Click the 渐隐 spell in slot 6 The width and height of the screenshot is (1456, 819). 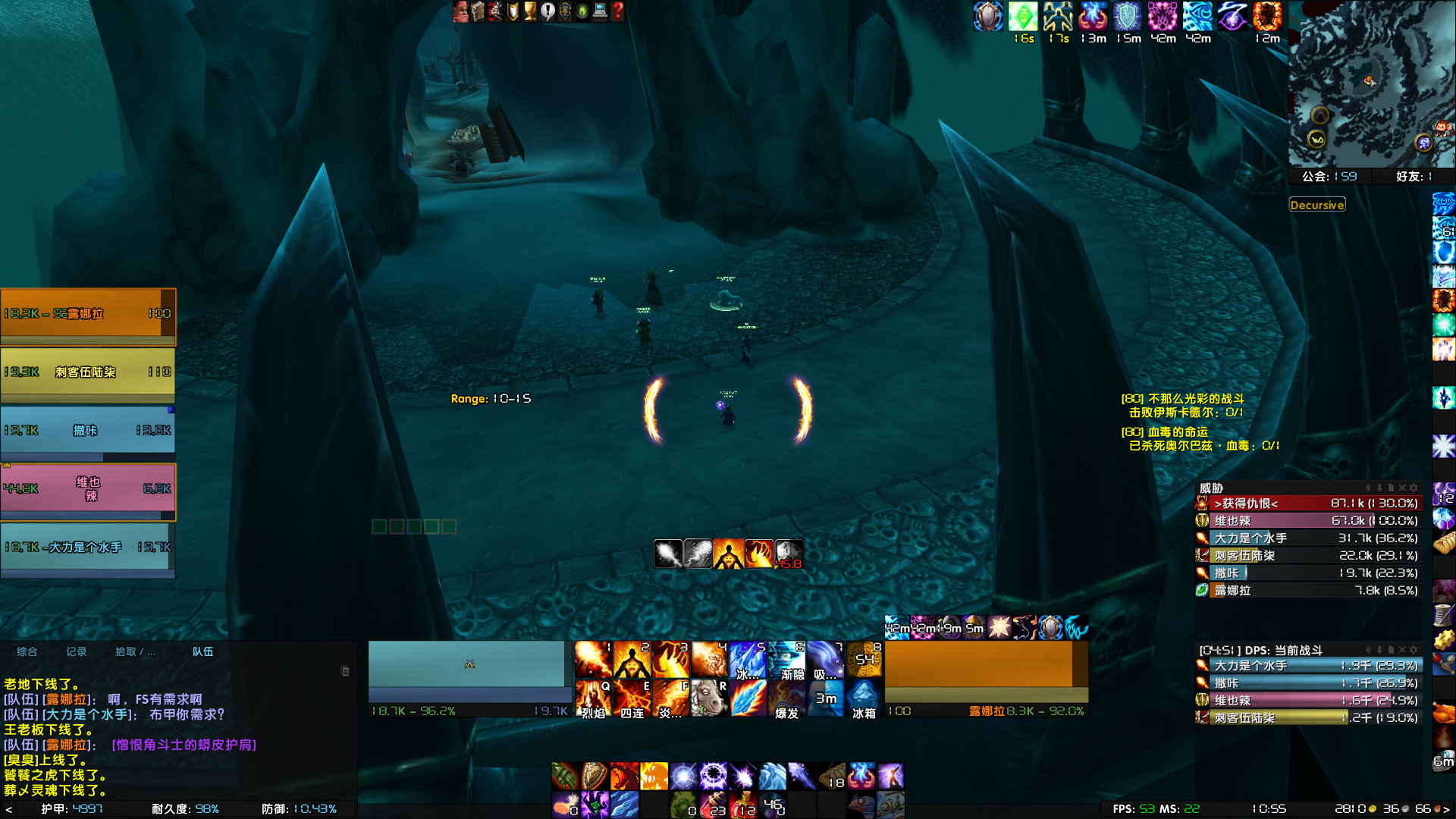pyautogui.click(x=786, y=660)
